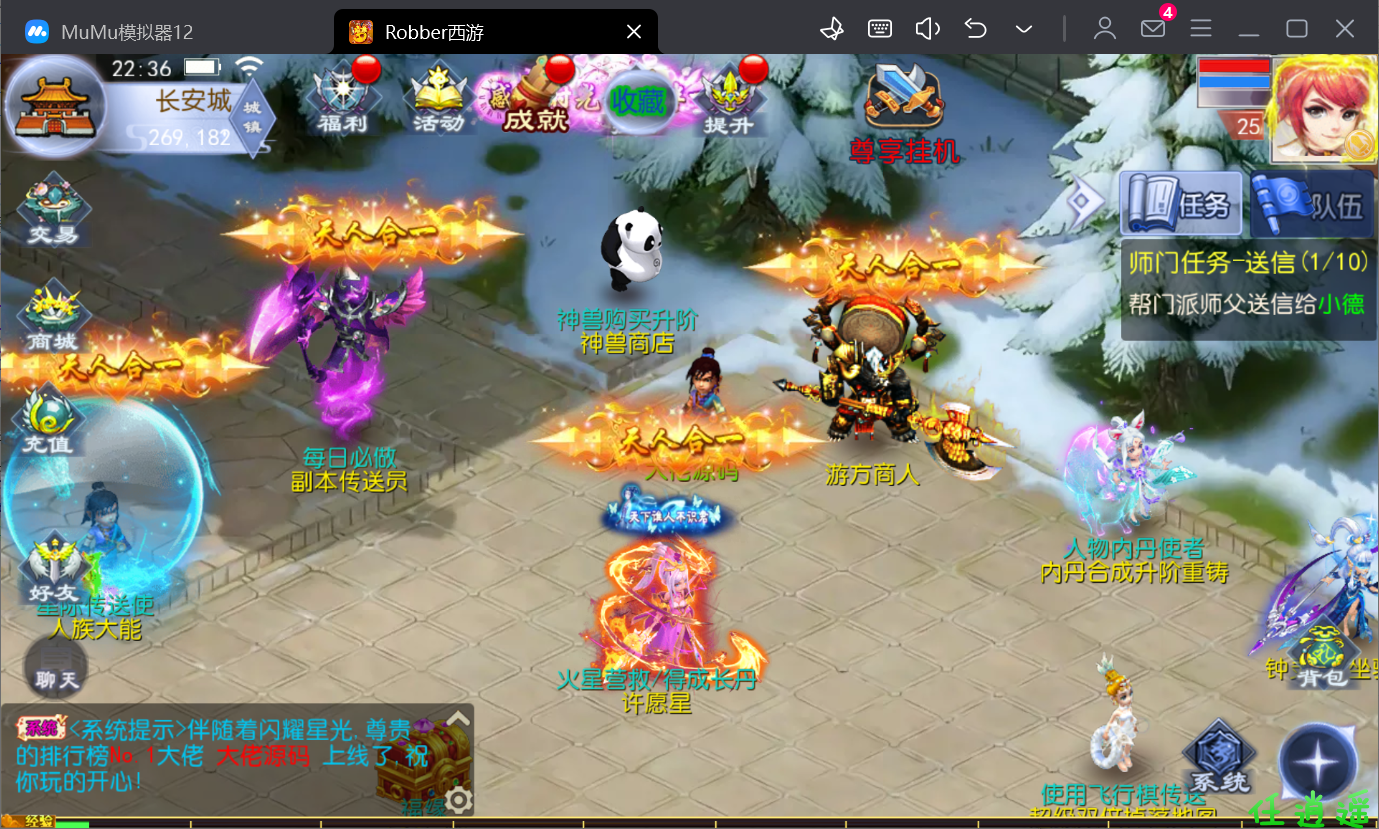Open the 聊天 chat button

coord(56,667)
